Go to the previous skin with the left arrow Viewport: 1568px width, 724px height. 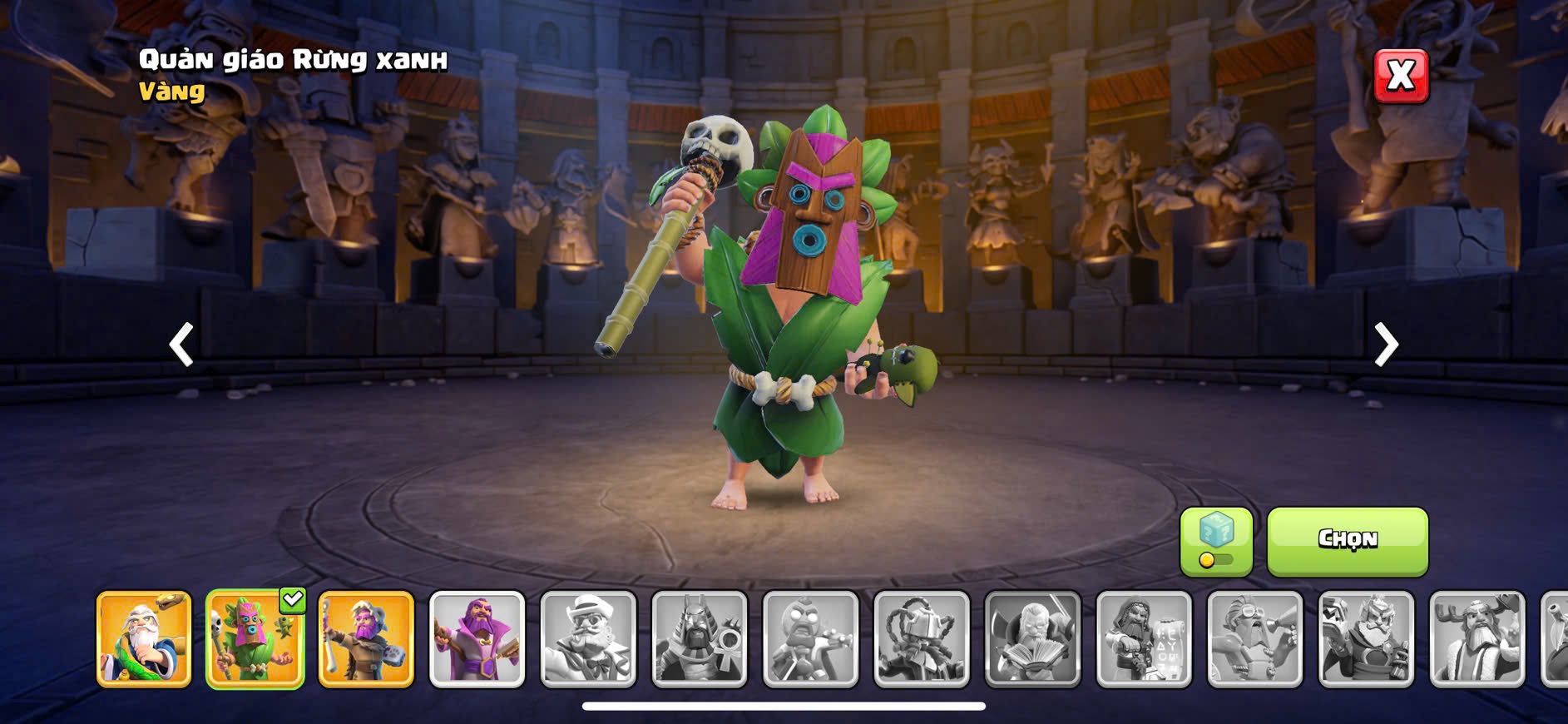point(181,344)
